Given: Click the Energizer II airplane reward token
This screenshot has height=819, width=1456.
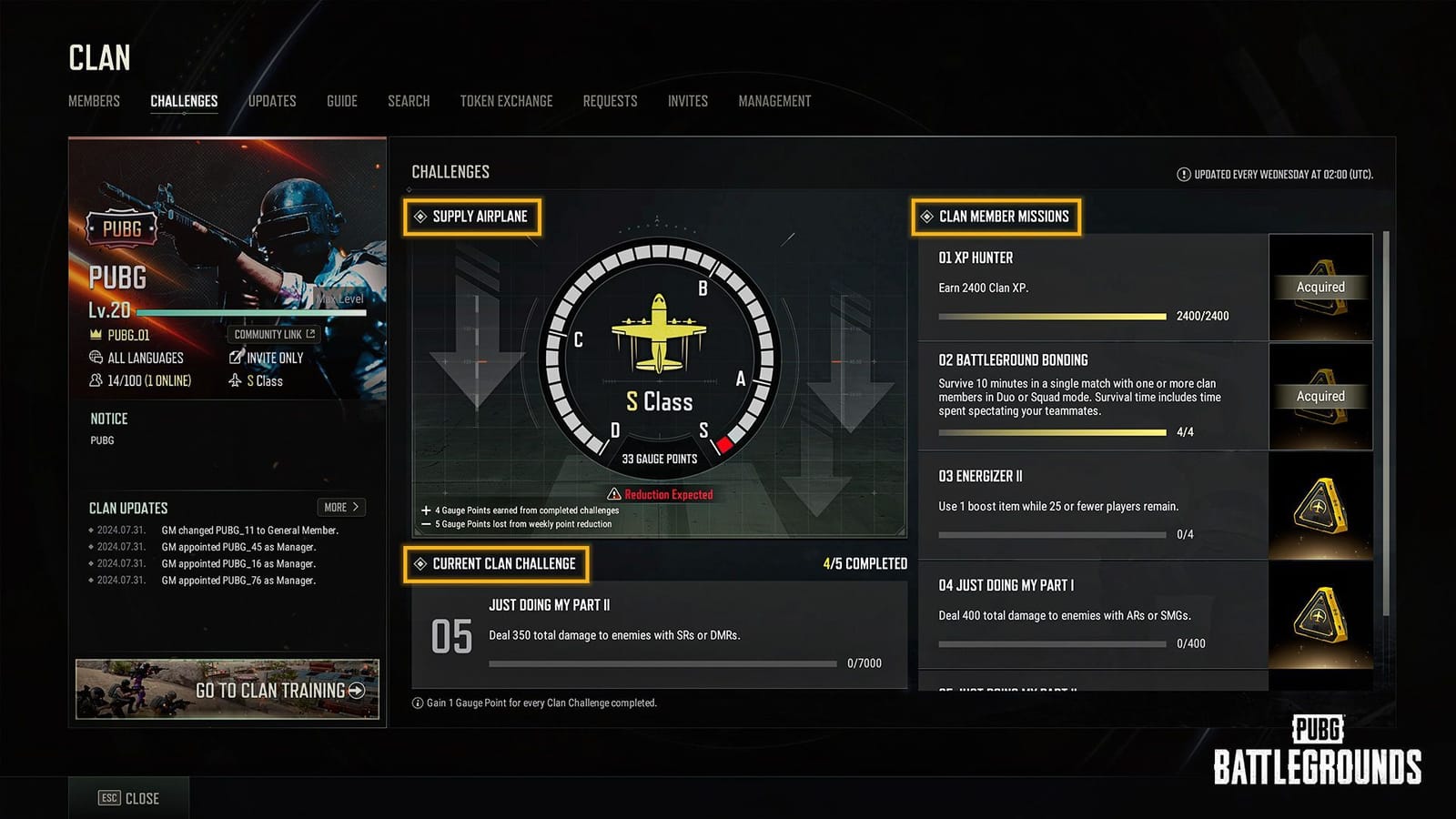Looking at the screenshot, I should point(1320,505).
